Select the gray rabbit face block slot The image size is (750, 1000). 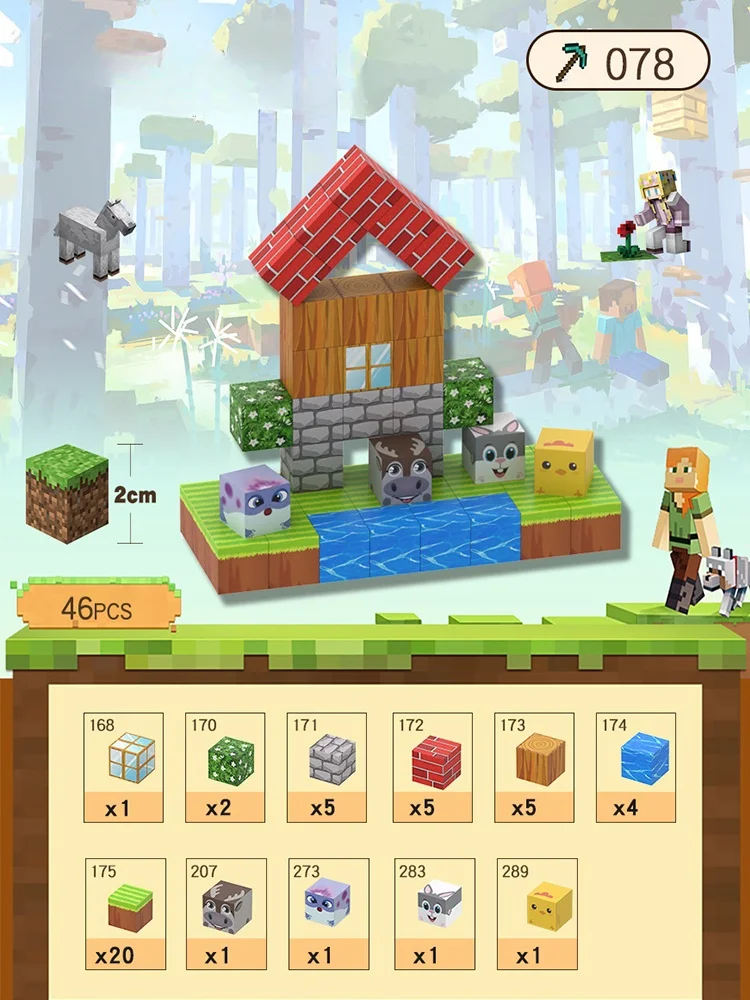434,914
